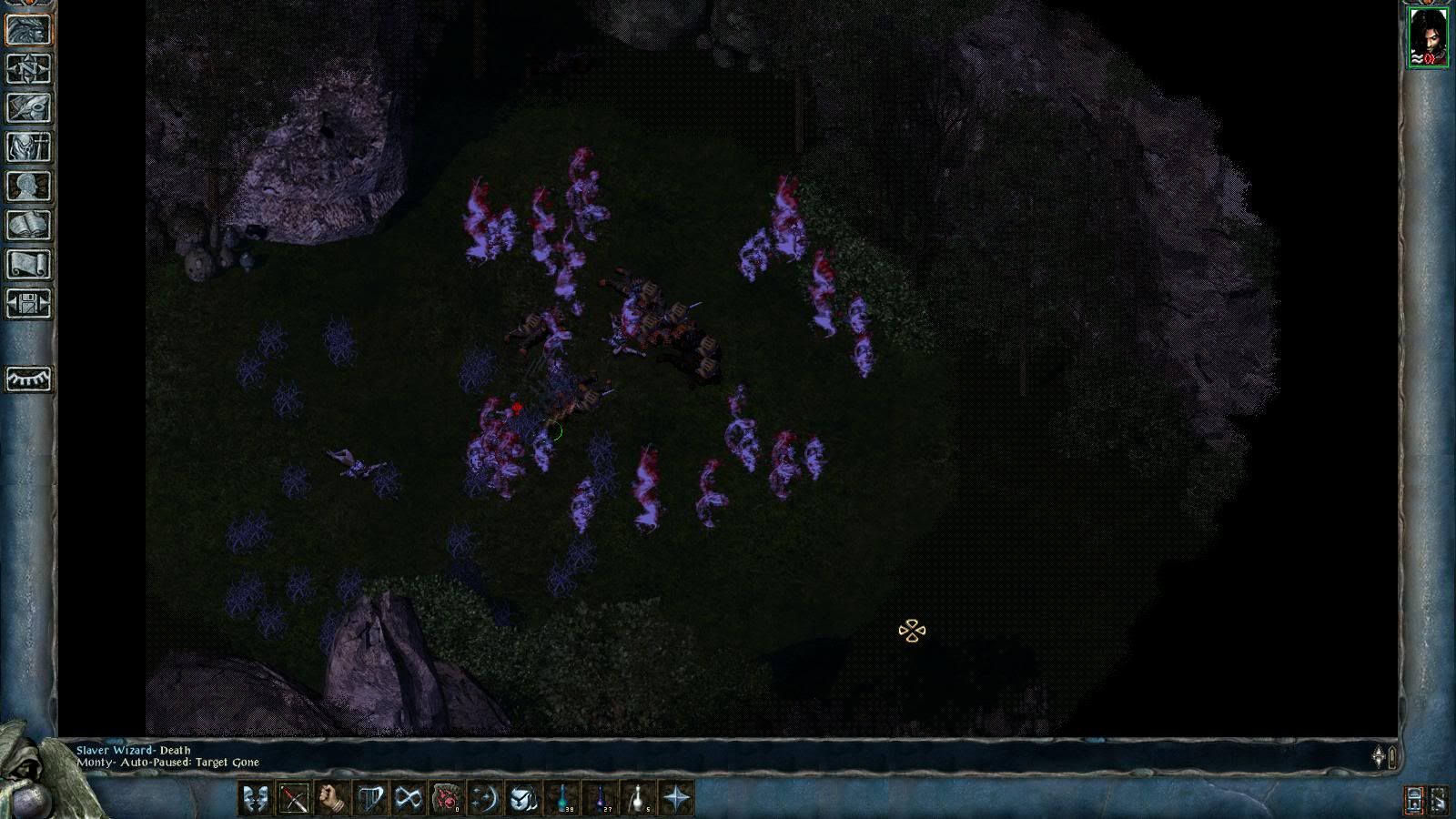Use the blue potion with 38 charges

[x=562, y=799]
